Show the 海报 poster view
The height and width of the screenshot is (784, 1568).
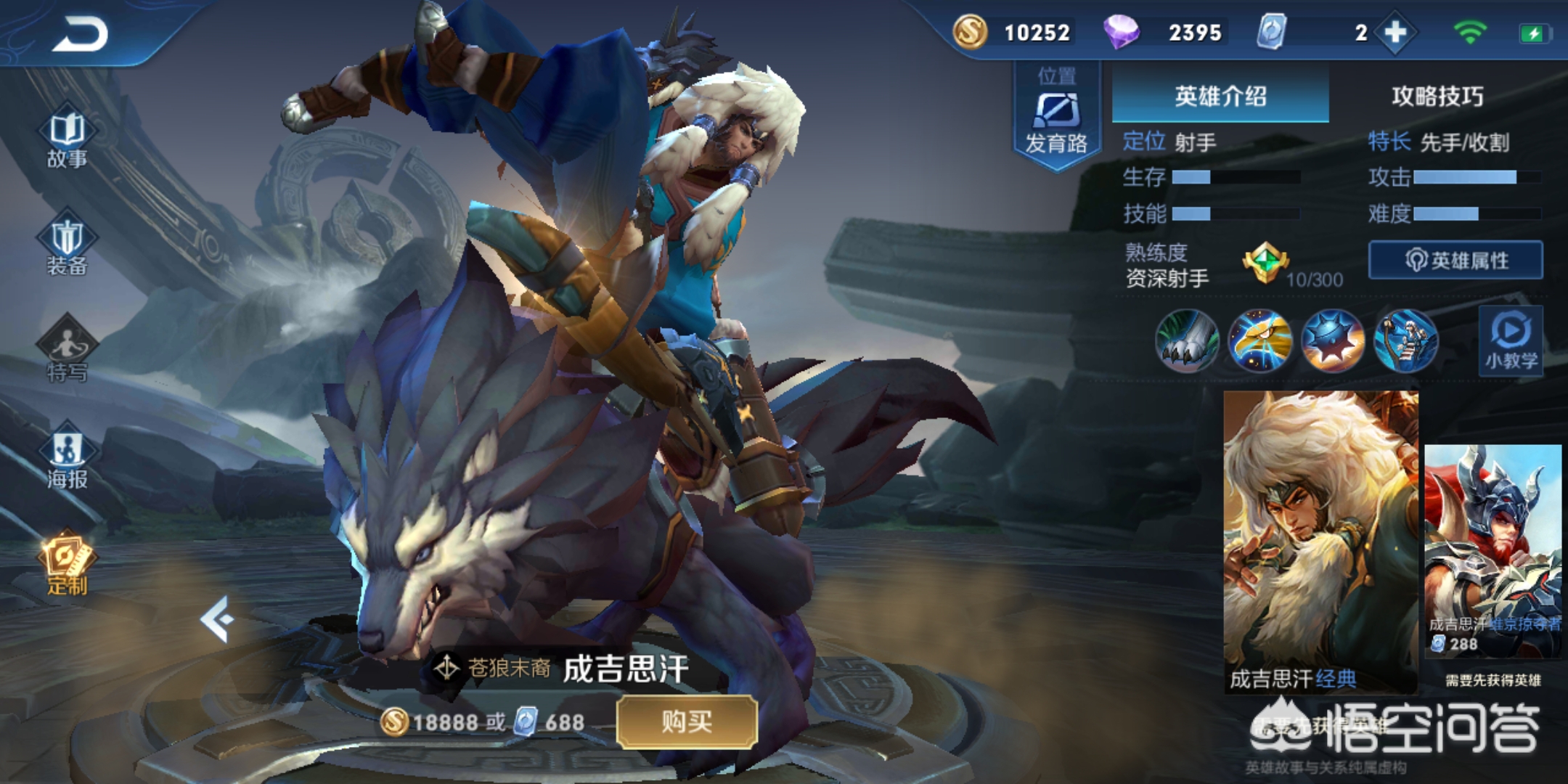click(x=67, y=458)
